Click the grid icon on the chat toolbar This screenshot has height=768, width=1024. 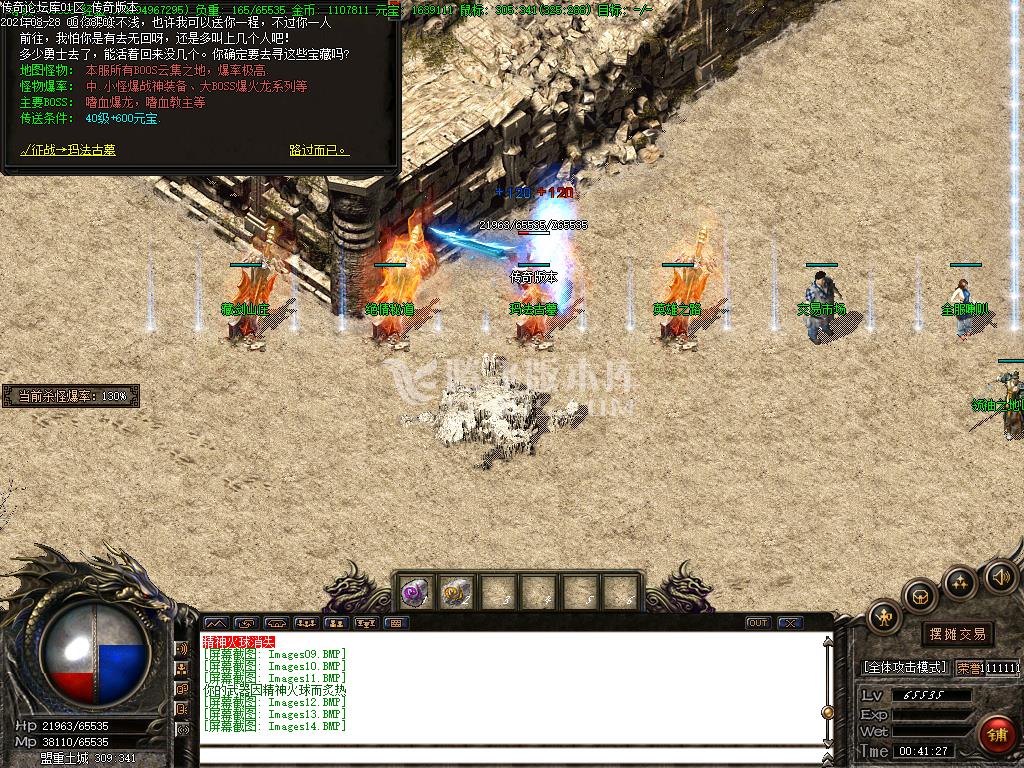397,623
